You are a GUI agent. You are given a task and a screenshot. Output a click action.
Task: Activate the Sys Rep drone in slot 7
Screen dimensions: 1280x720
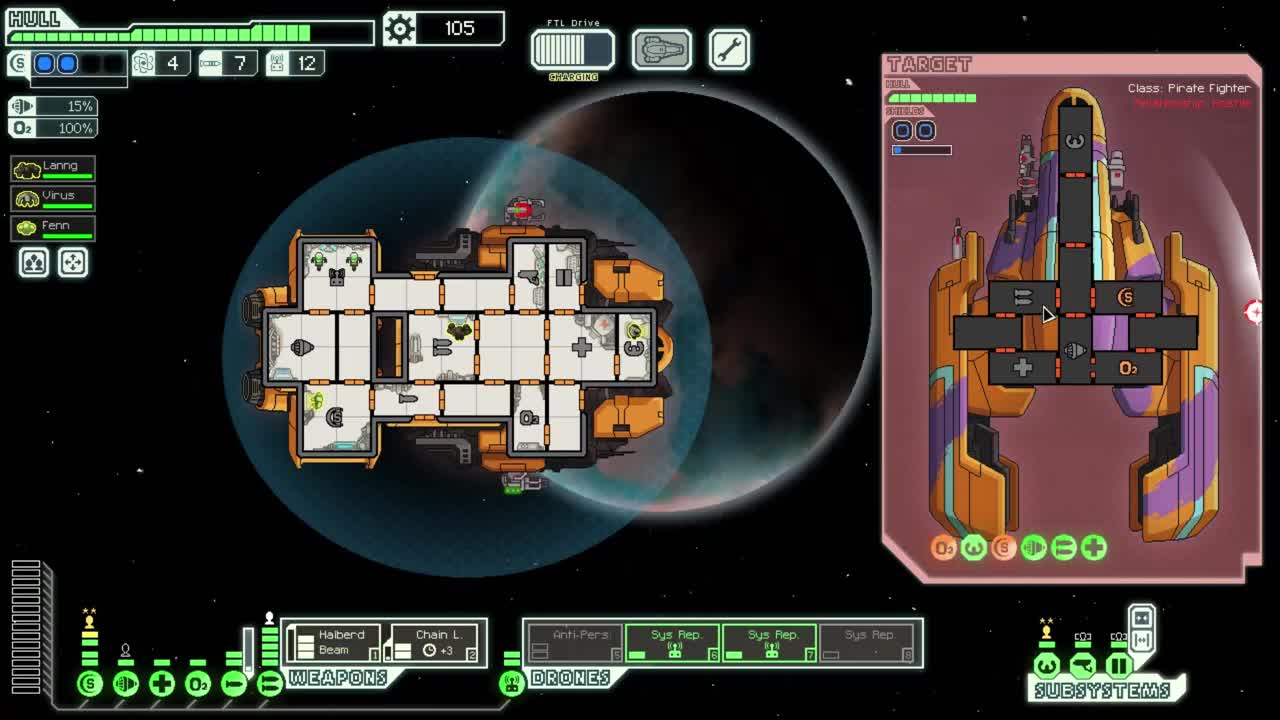771,640
